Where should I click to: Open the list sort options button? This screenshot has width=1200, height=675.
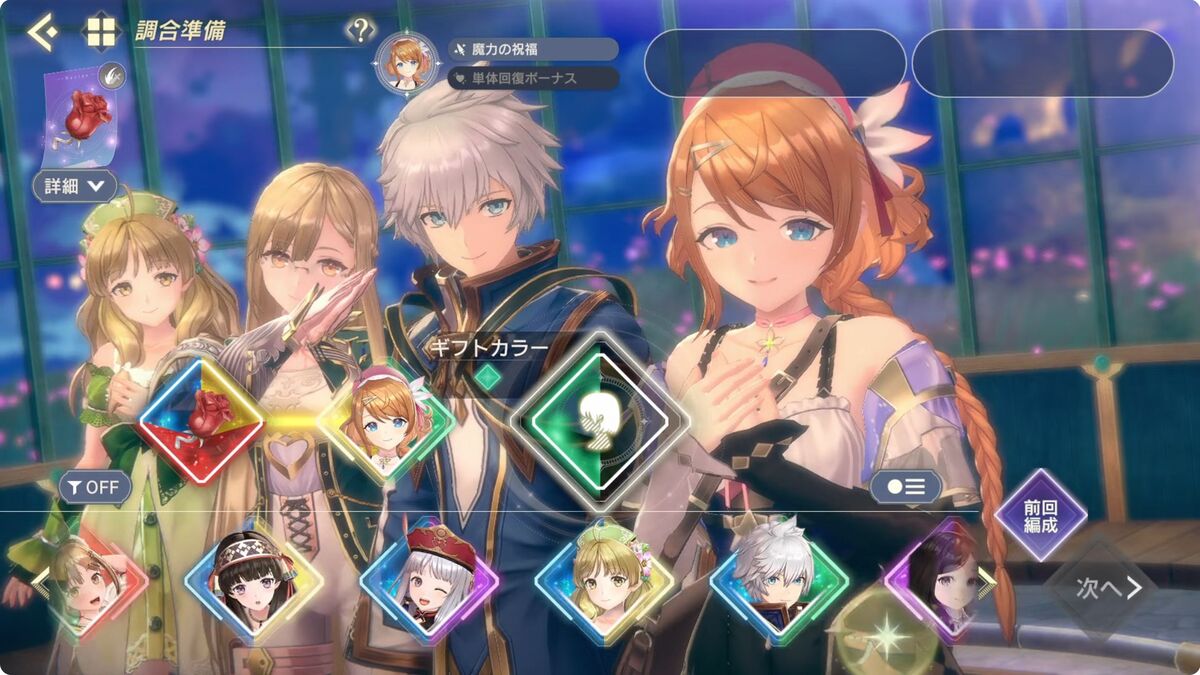click(x=905, y=487)
